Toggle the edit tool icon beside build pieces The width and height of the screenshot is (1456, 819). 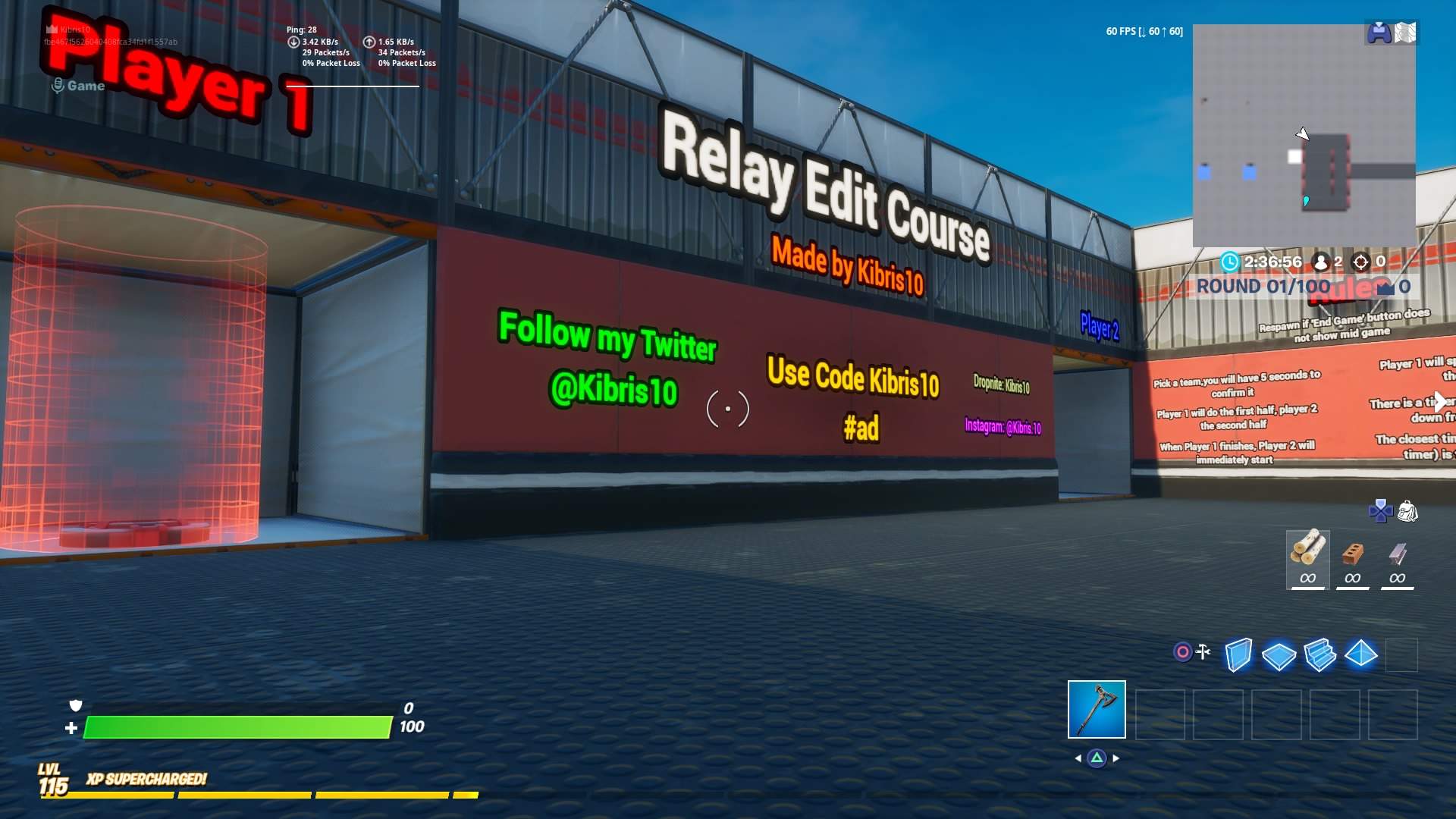point(1202,650)
